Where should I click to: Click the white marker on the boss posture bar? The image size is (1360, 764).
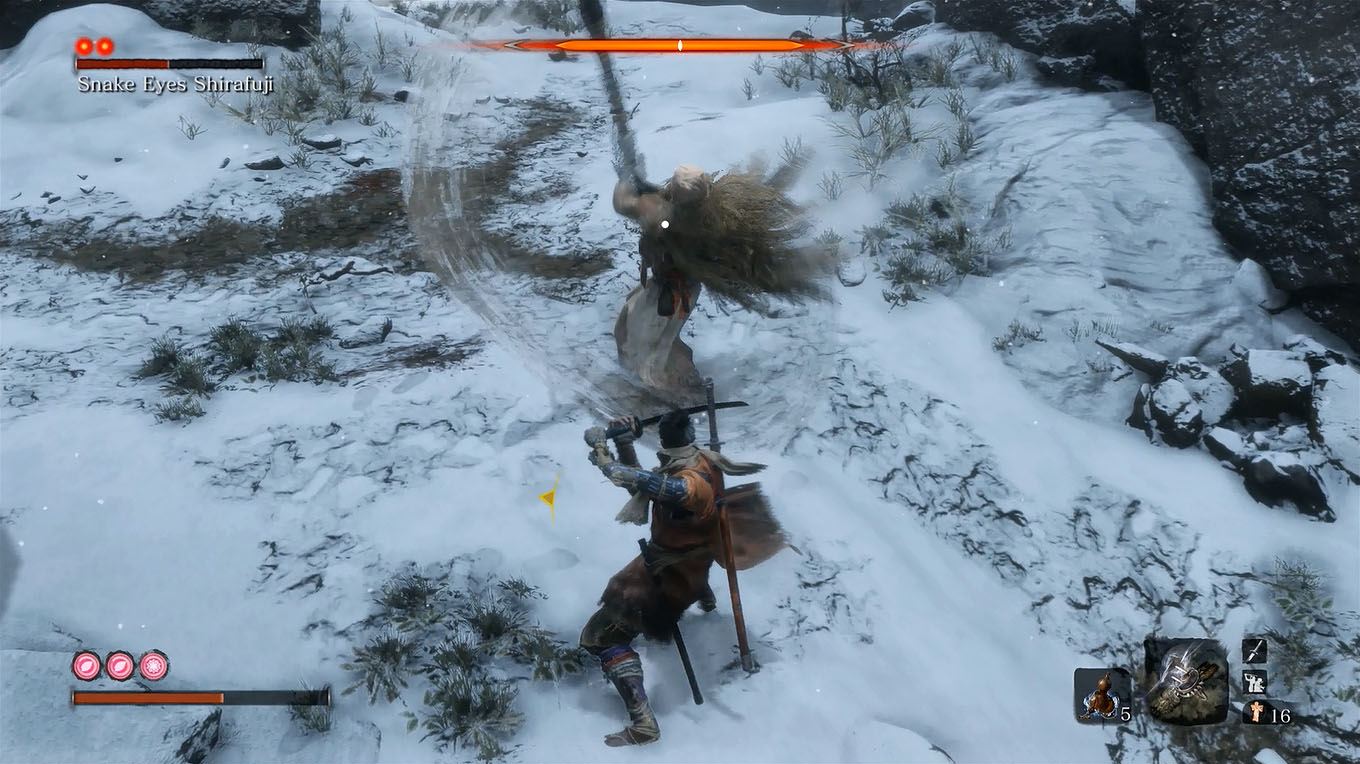(x=678, y=44)
